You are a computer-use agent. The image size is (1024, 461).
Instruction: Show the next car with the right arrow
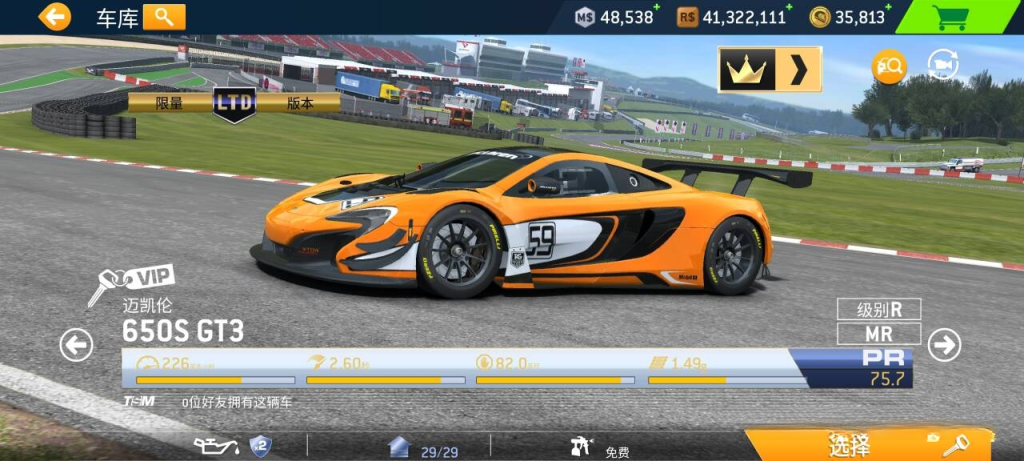pyautogui.click(x=943, y=346)
